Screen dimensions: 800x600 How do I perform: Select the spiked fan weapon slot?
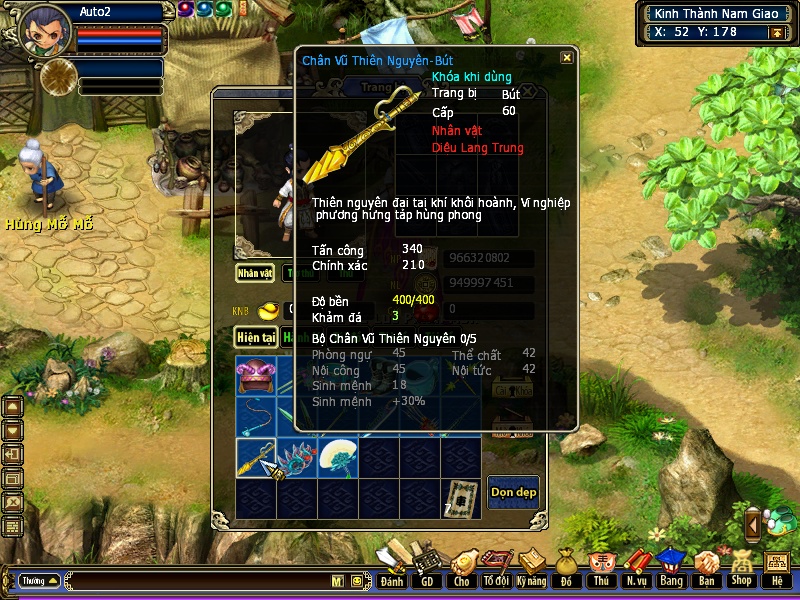[x=297, y=457]
